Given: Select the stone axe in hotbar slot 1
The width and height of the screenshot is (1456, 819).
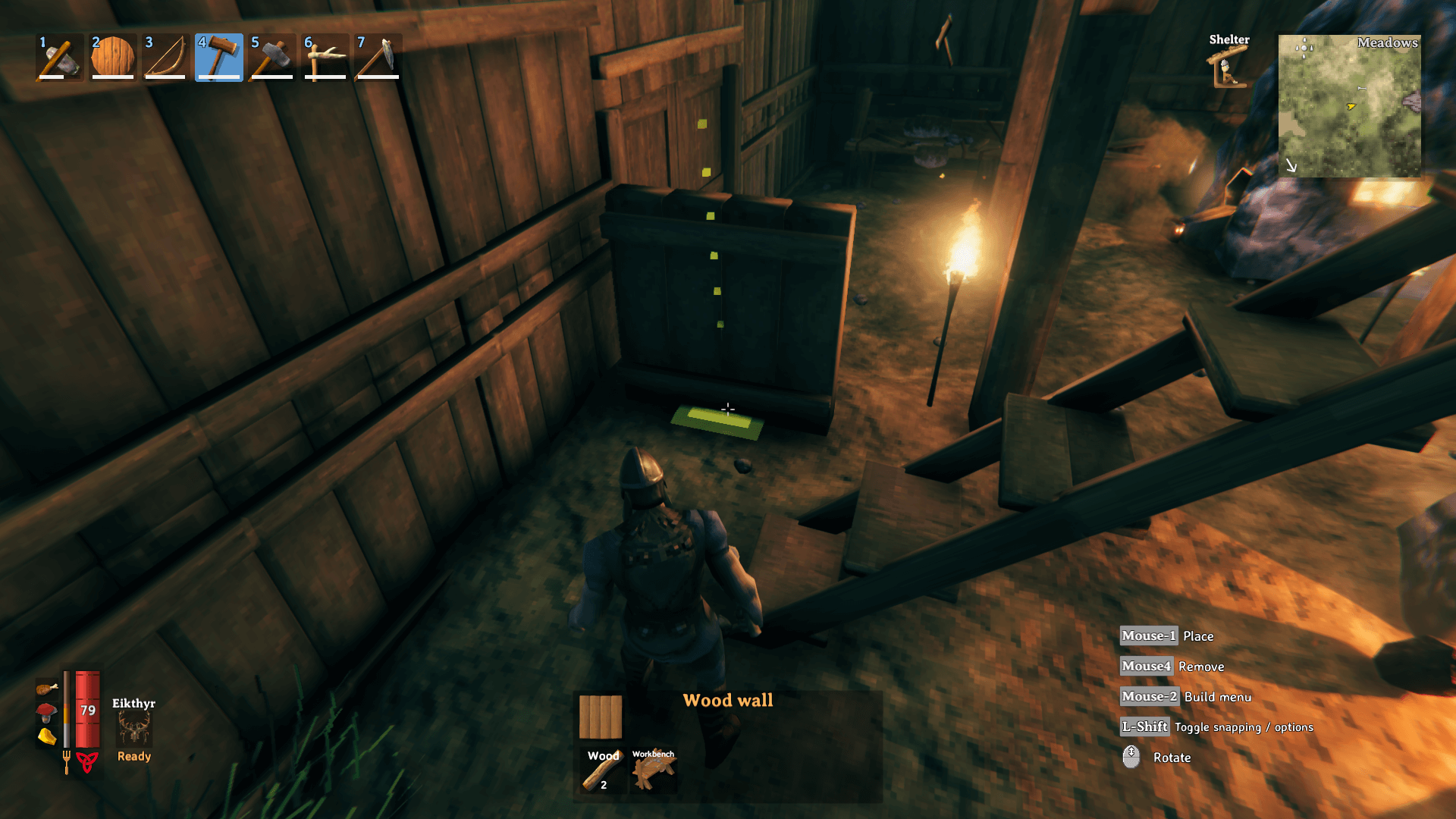Looking at the screenshot, I should [60, 58].
